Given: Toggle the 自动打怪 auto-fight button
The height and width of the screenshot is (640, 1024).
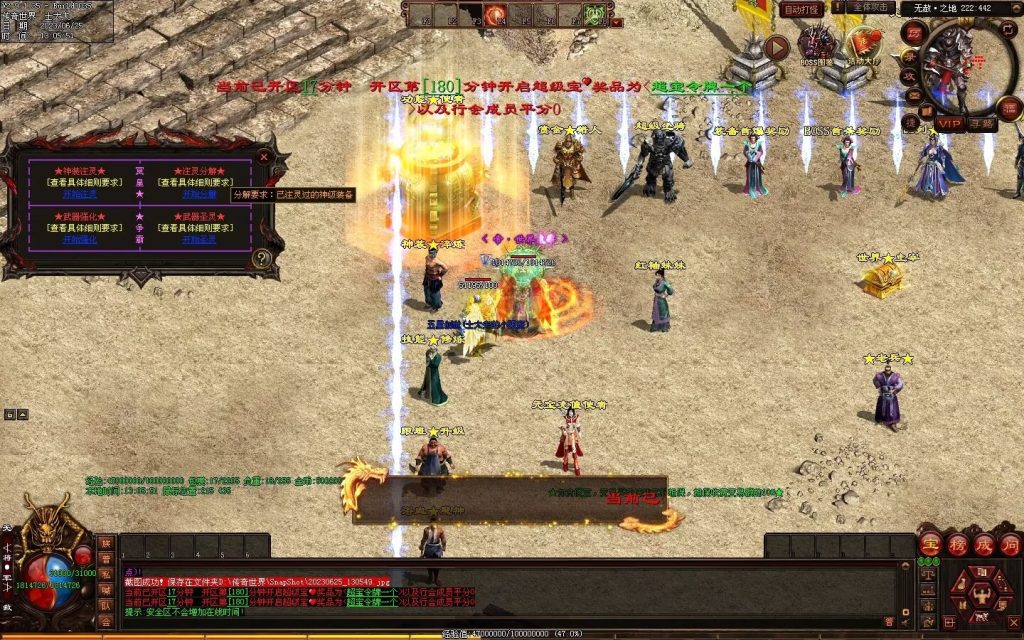Looking at the screenshot, I should (801, 9).
